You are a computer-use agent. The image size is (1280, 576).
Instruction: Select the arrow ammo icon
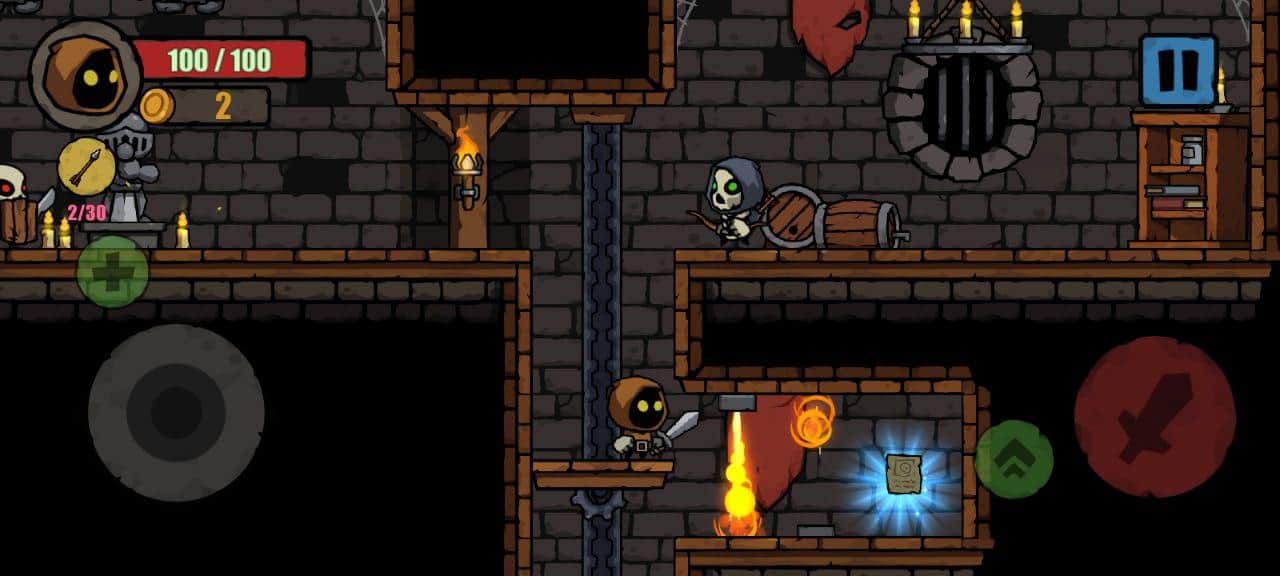click(86, 166)
